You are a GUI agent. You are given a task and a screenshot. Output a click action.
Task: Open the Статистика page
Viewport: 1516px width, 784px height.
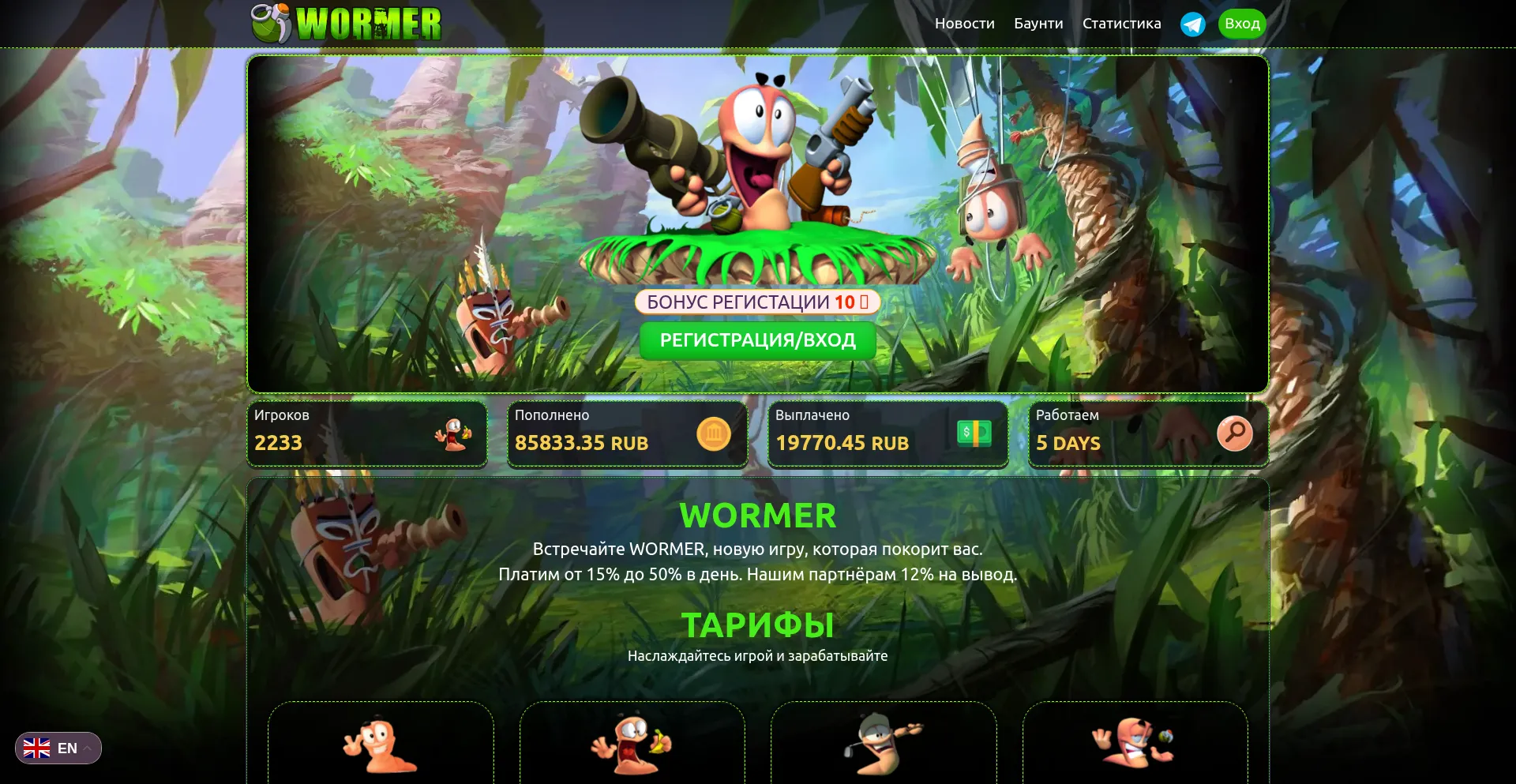coord(1121,24)
